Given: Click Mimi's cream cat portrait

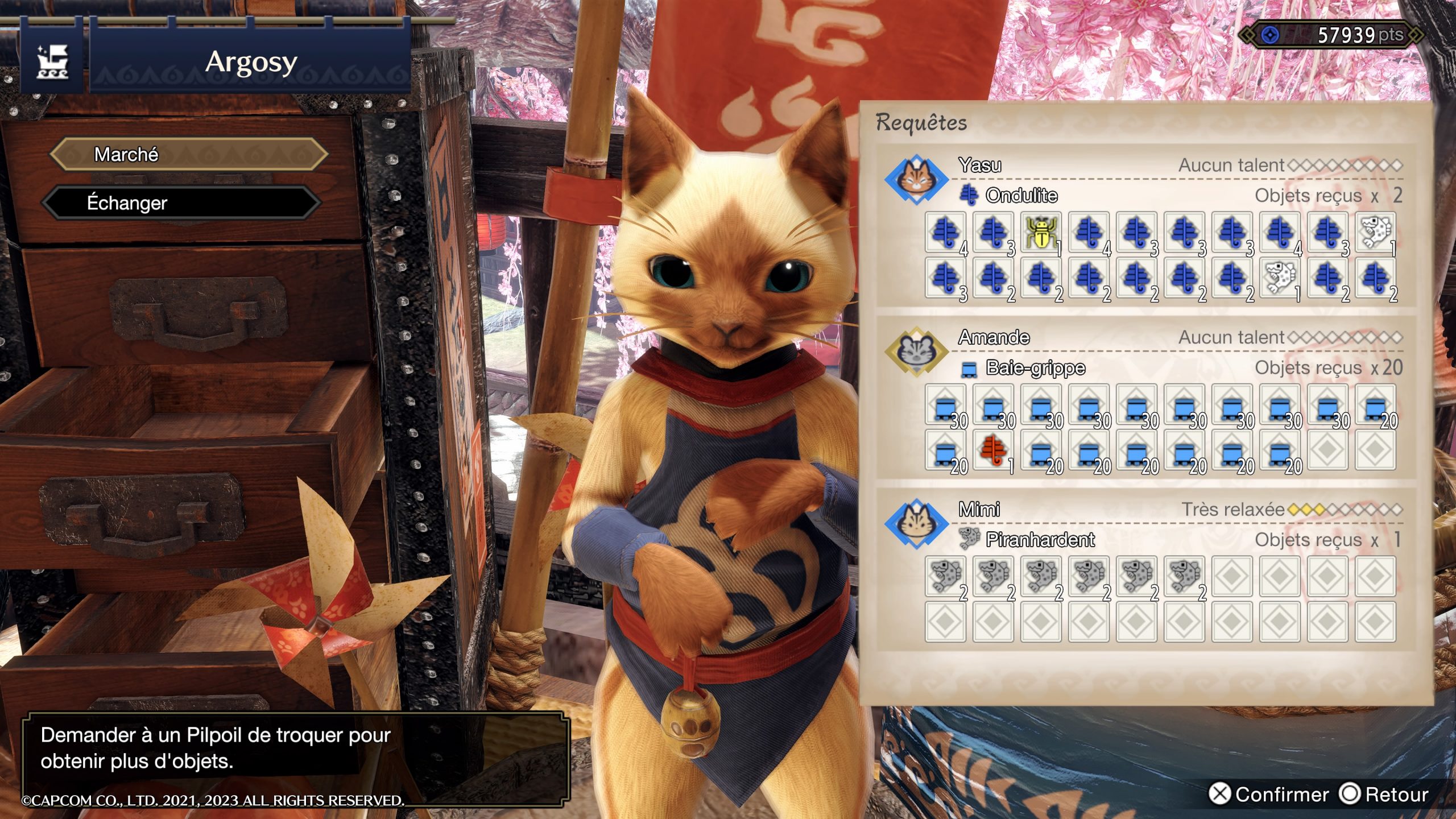Looking at the screenshot, I should pos(916,523).
